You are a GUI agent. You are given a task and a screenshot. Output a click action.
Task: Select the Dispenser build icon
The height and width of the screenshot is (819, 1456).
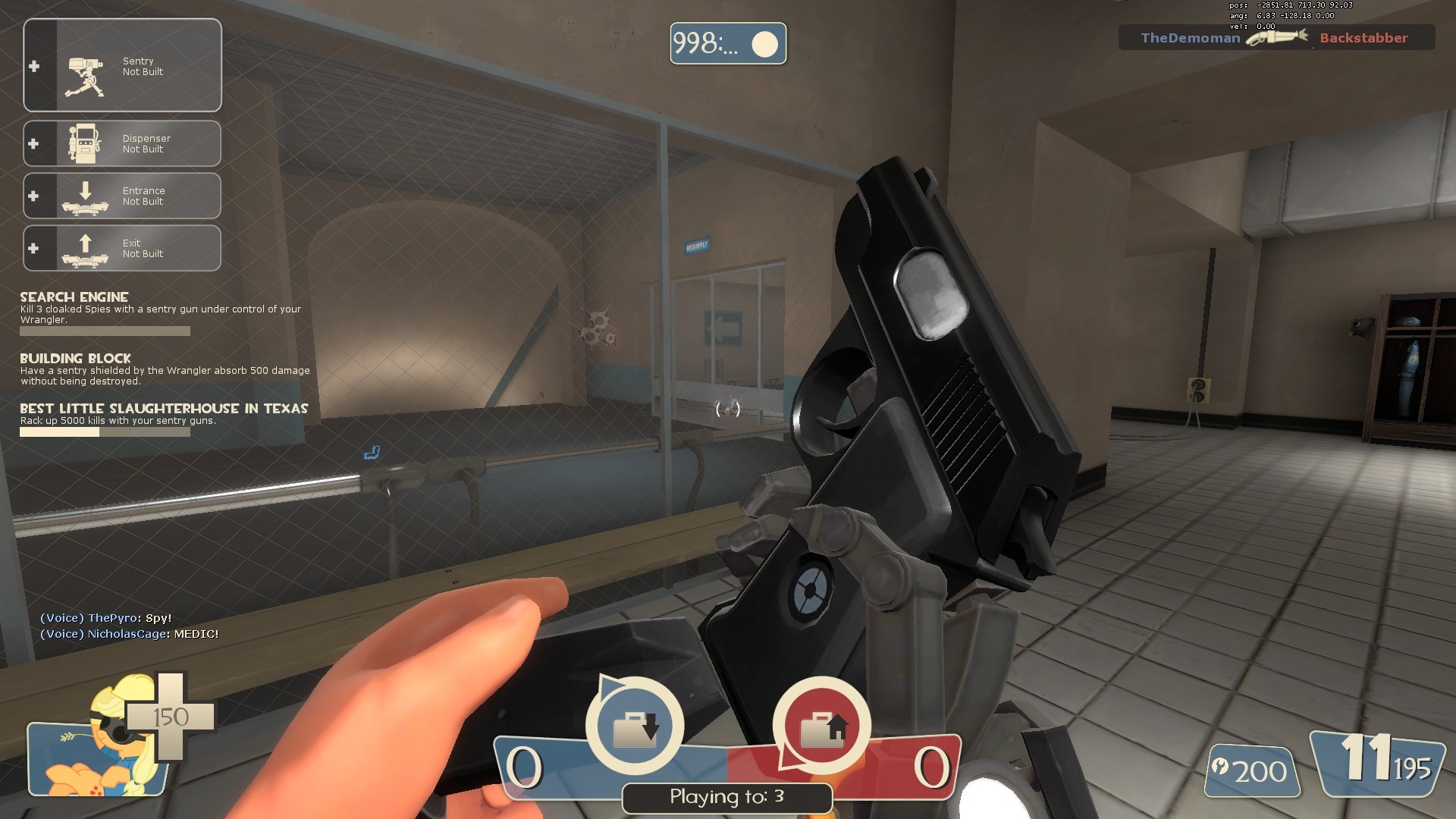pyautogui.click(x=86, y=143)
